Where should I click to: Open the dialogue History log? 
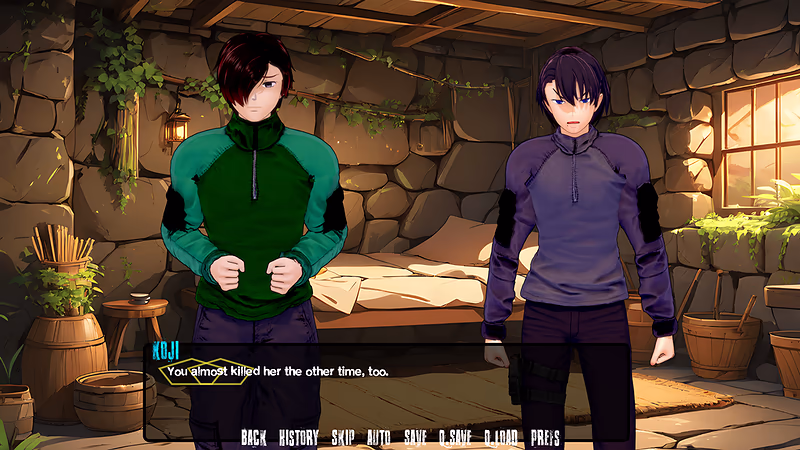coord(298,437)
